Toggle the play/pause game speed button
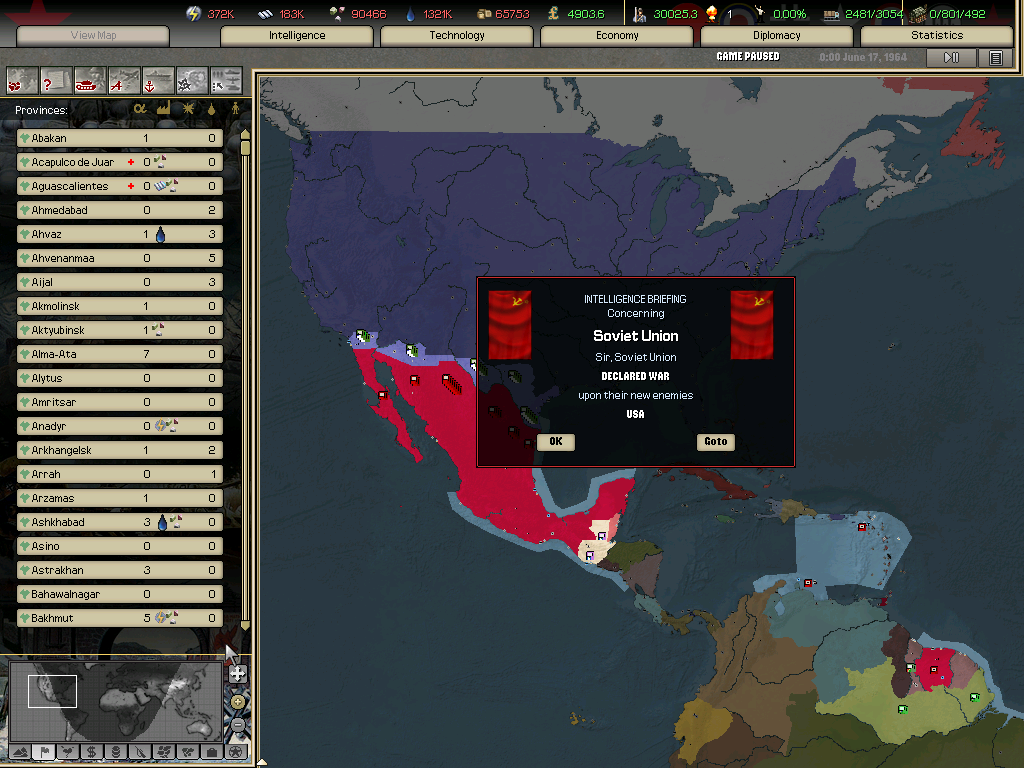This screenshot has width=1024, height=768. [x=951, y=58]
